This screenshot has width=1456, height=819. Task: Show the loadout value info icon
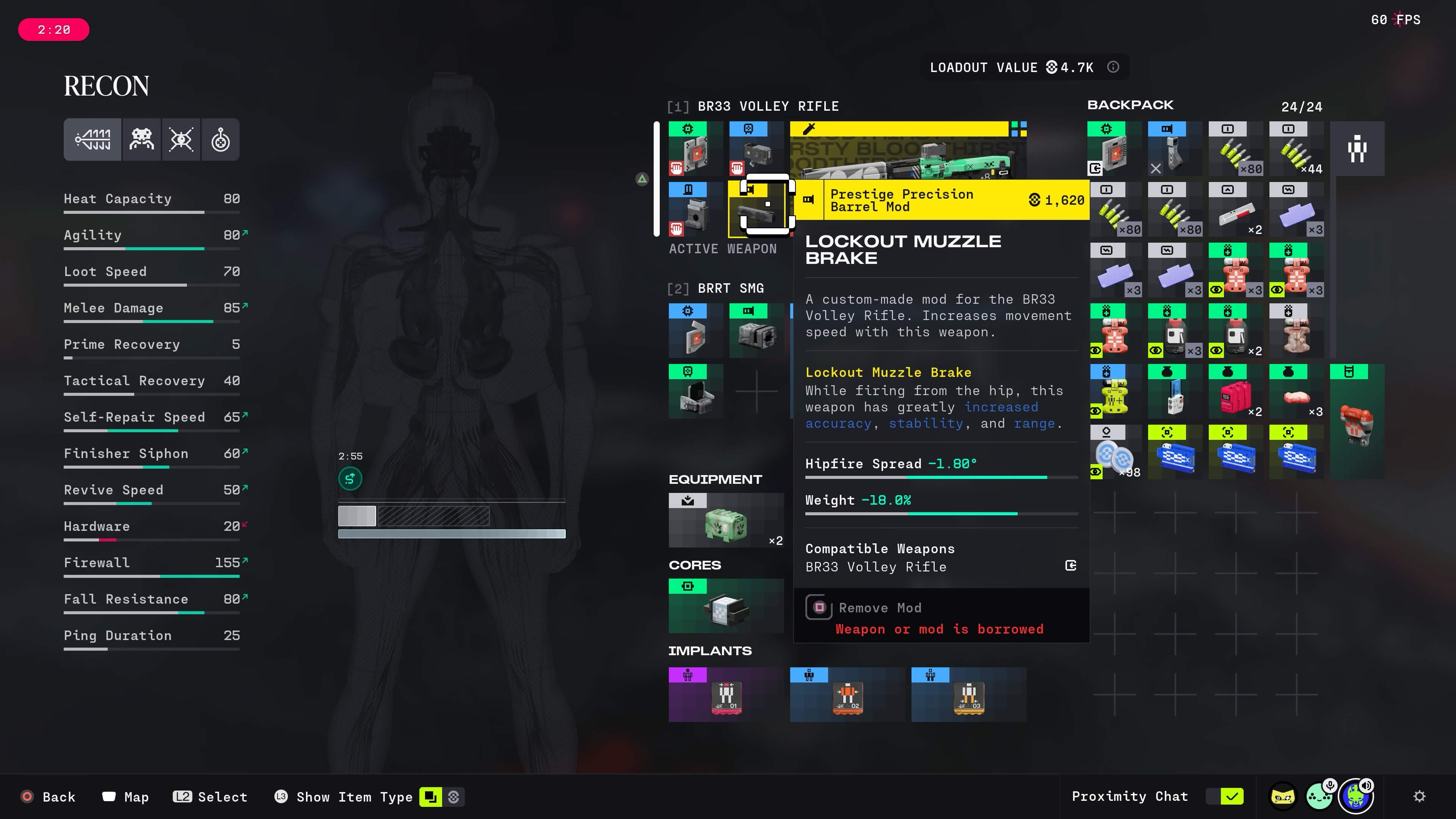click(x=1113, y=67)
